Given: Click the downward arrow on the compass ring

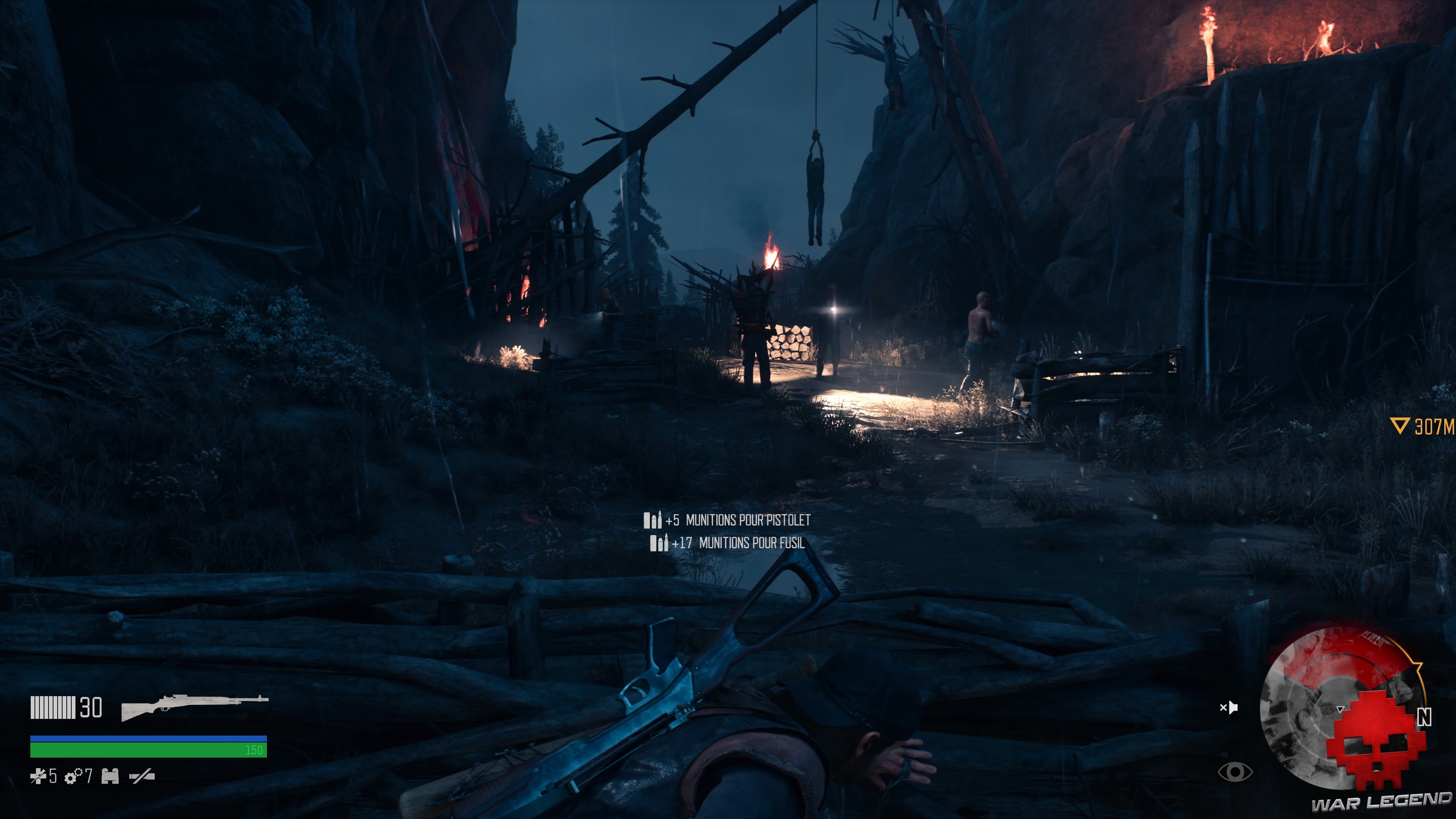Looking at the screenshot, I should (1340, 709).
